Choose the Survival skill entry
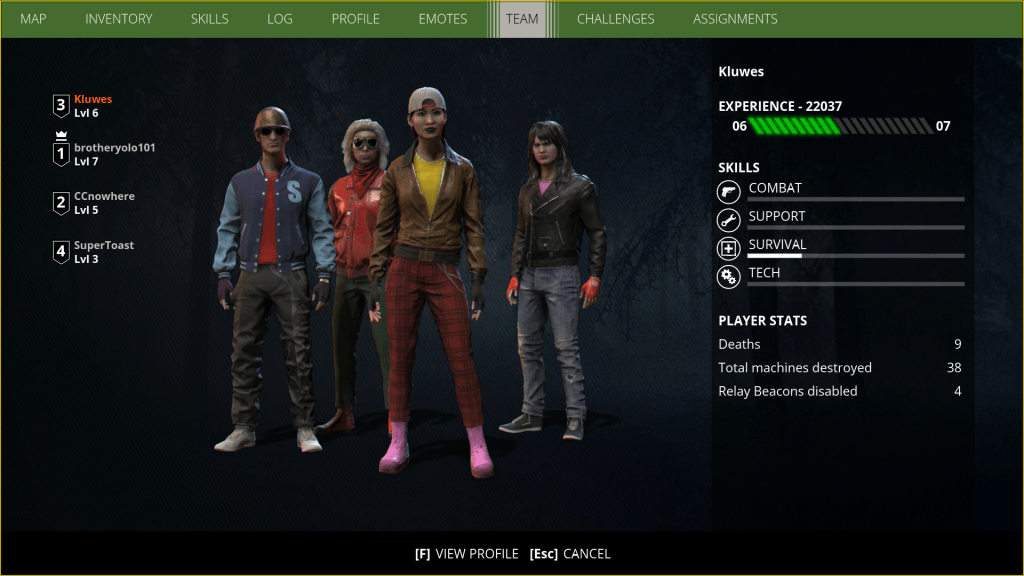Screen dimensions: 1024x576 pyautogui.click(x=777, y=245)
